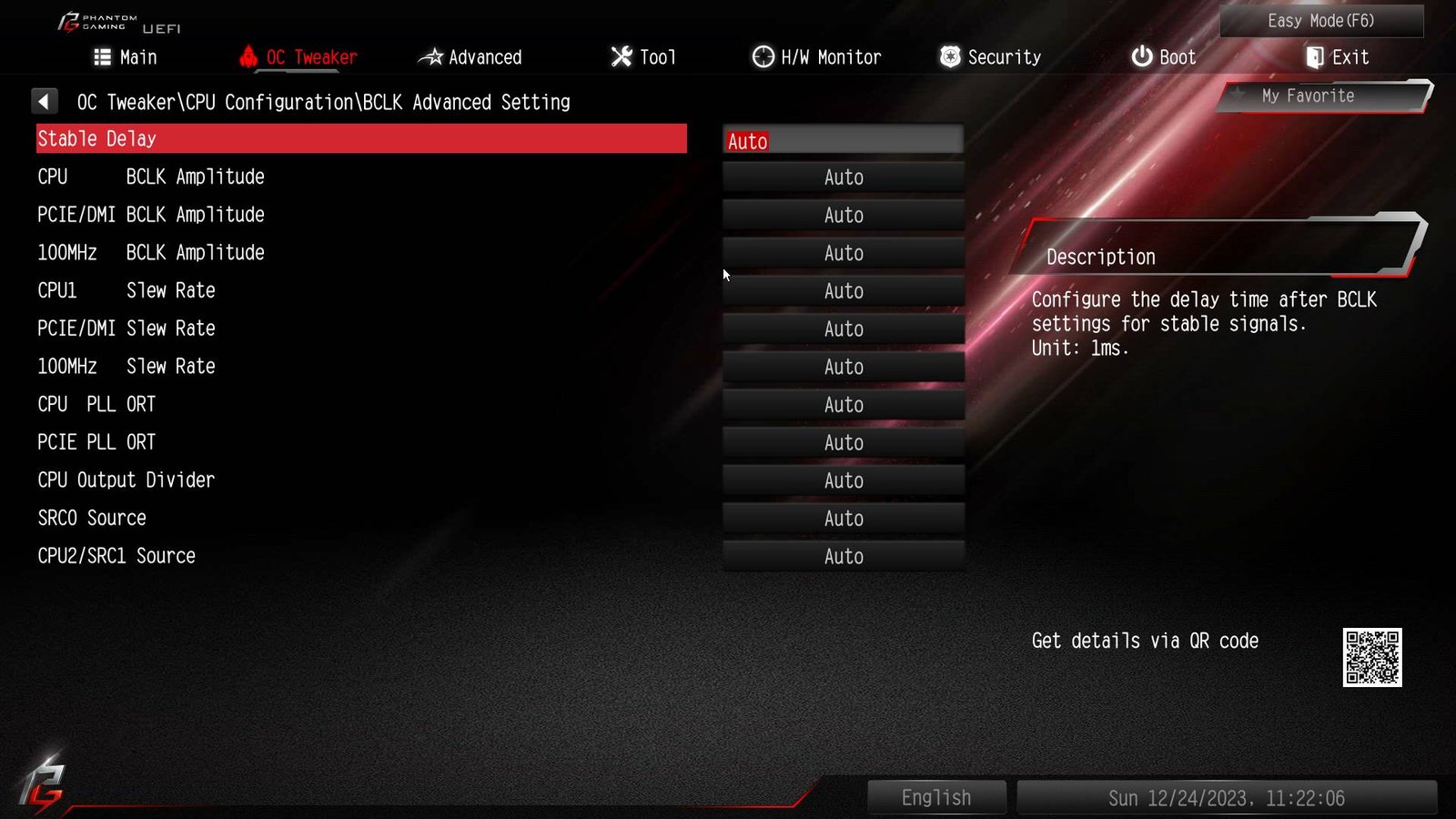The width and height of the screenshot is (1456, 819).
Task: Choose the English language button
Action: 936,797
